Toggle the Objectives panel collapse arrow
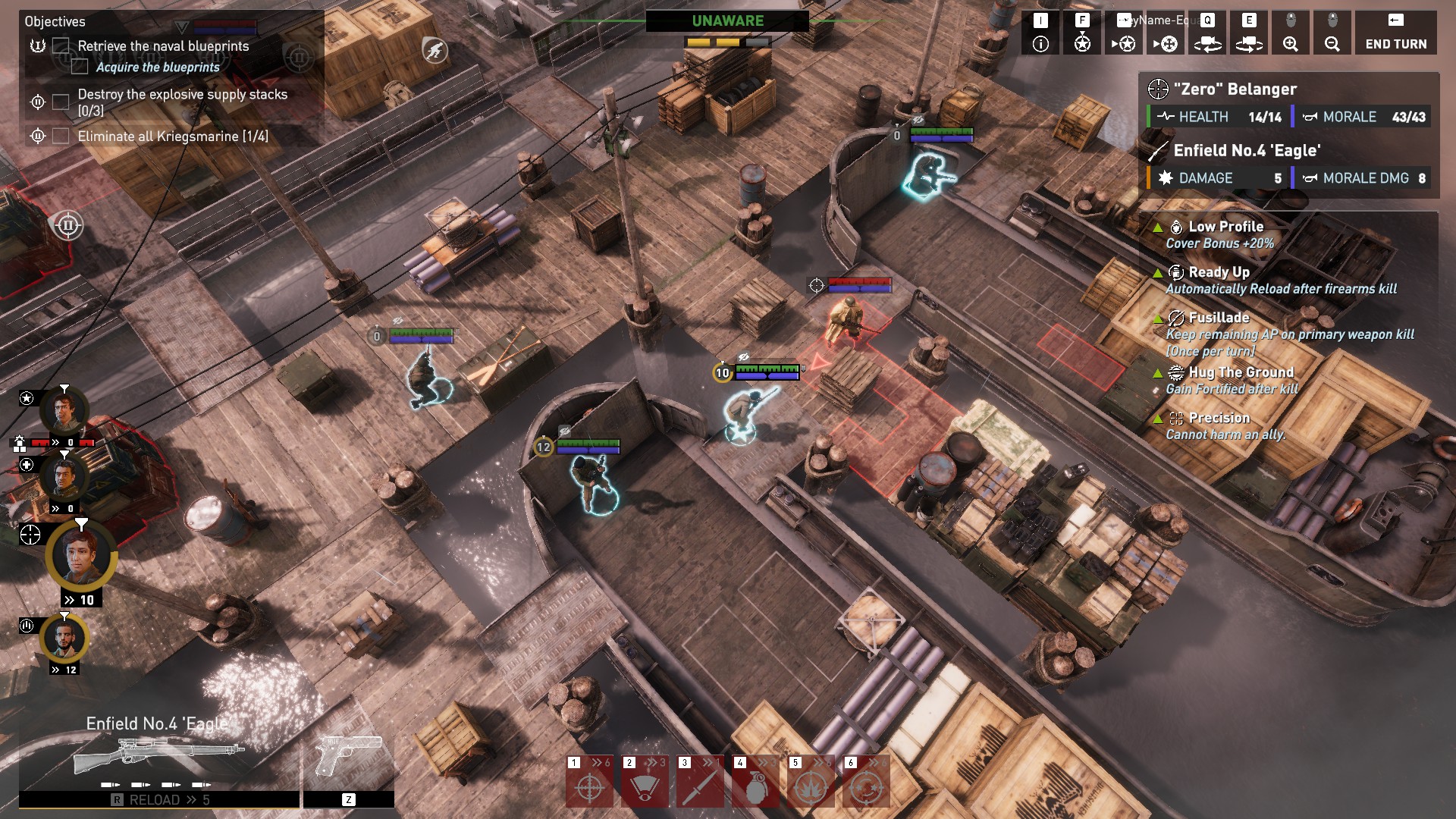 click(182, 27)
